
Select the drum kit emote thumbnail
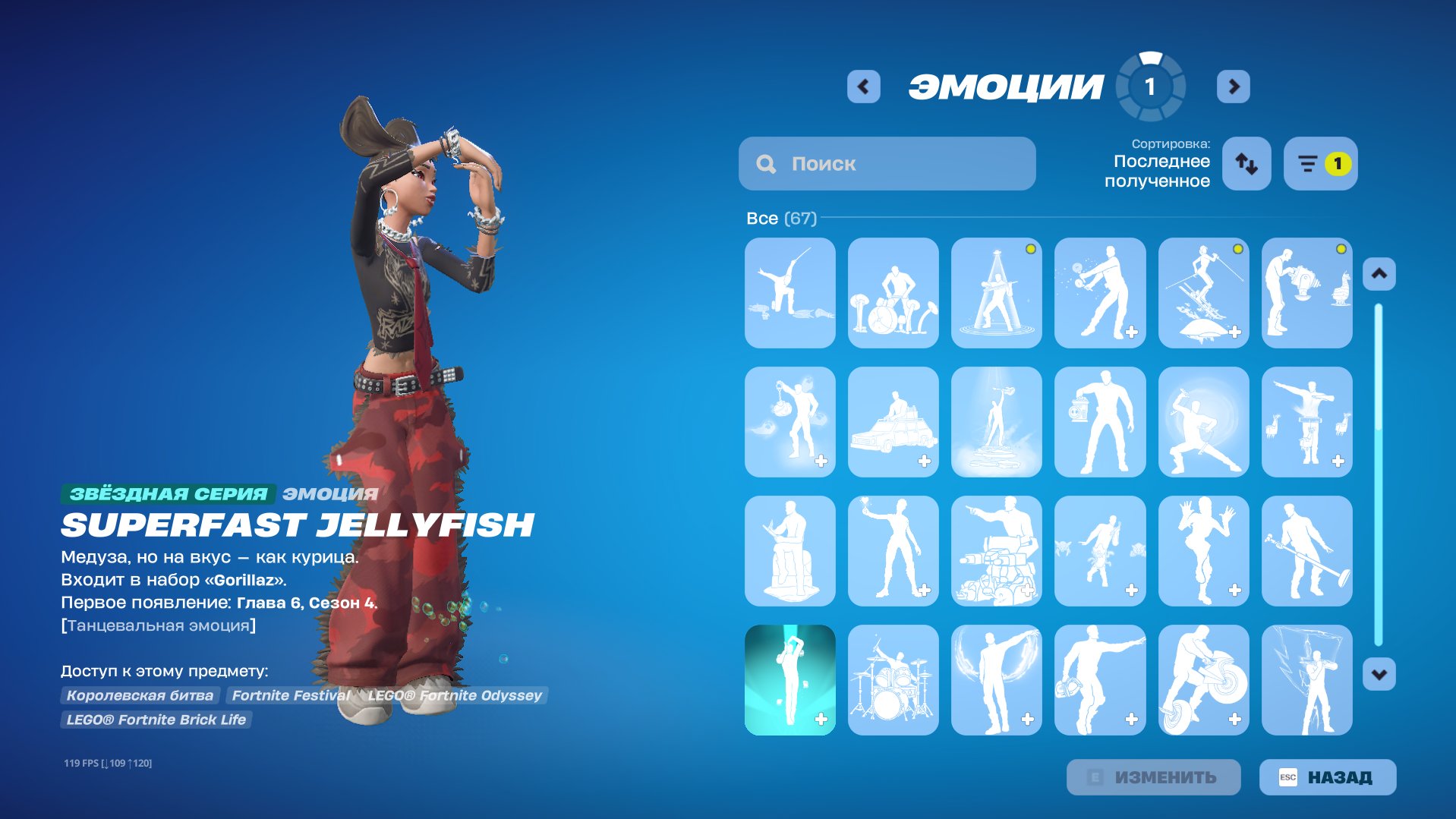pos(893,681)
